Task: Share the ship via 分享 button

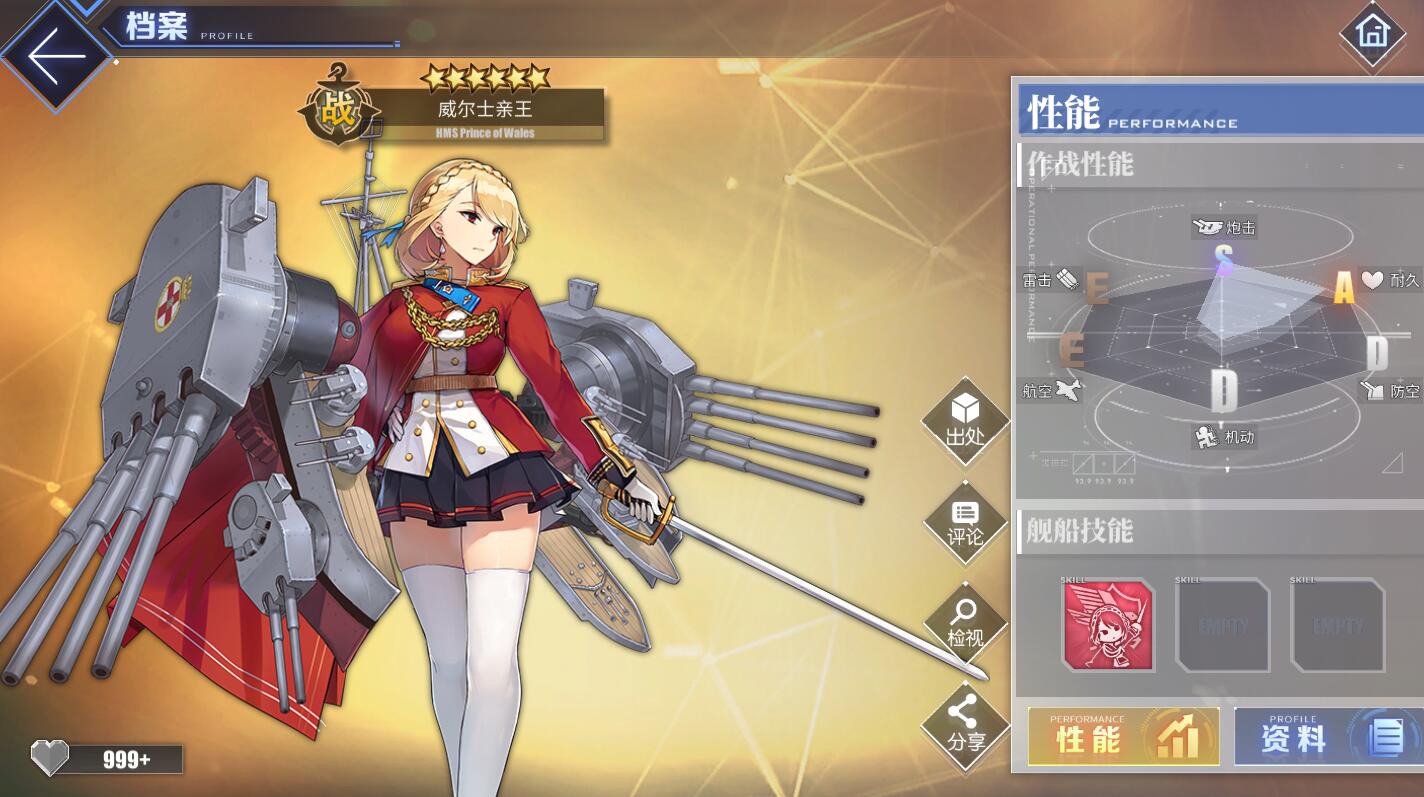Action: [965, 726]
